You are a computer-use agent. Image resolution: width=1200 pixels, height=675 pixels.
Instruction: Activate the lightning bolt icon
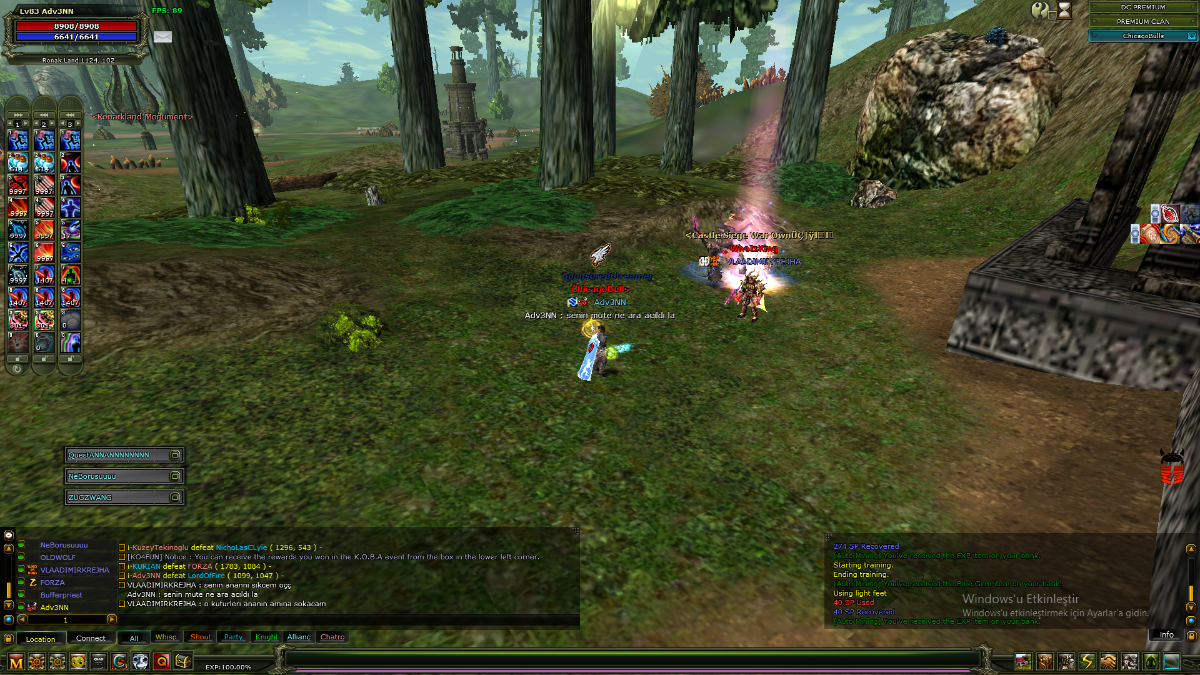(x=1087, y=661)
